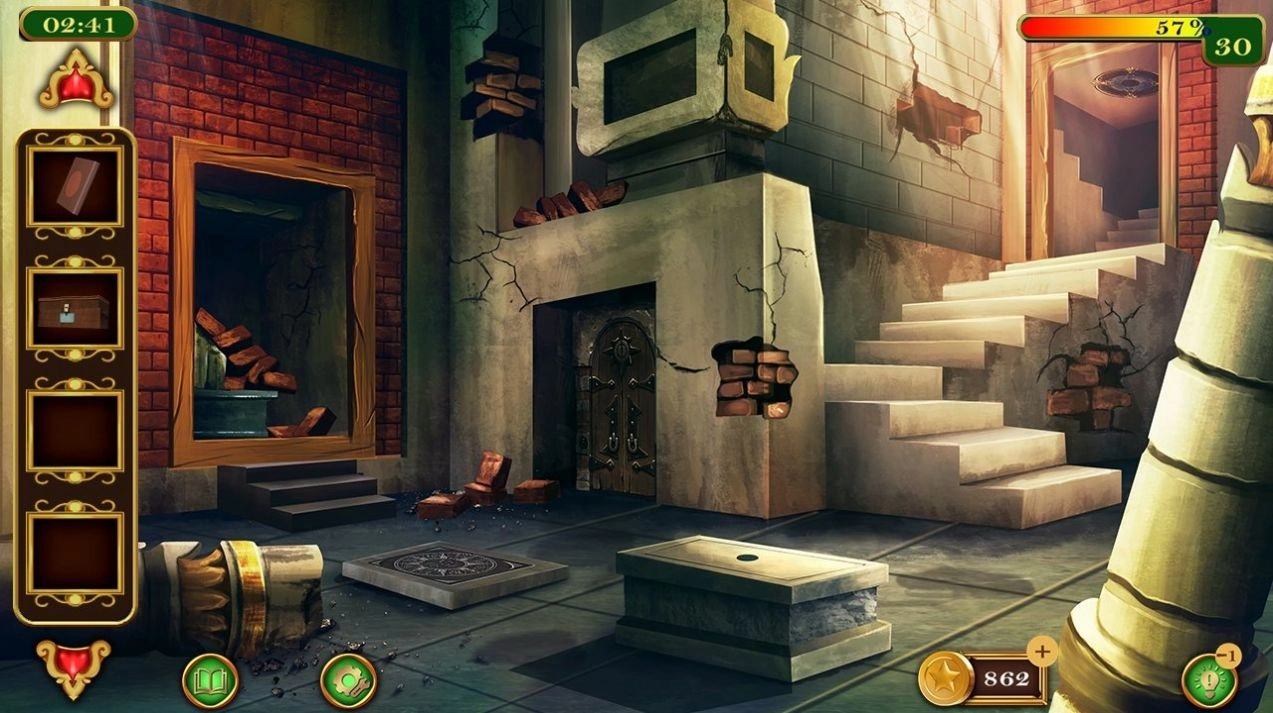Viewport: 1273px width, 713px height.
Task: Select the book item in inventory
Action: click(x=76, y=187)
